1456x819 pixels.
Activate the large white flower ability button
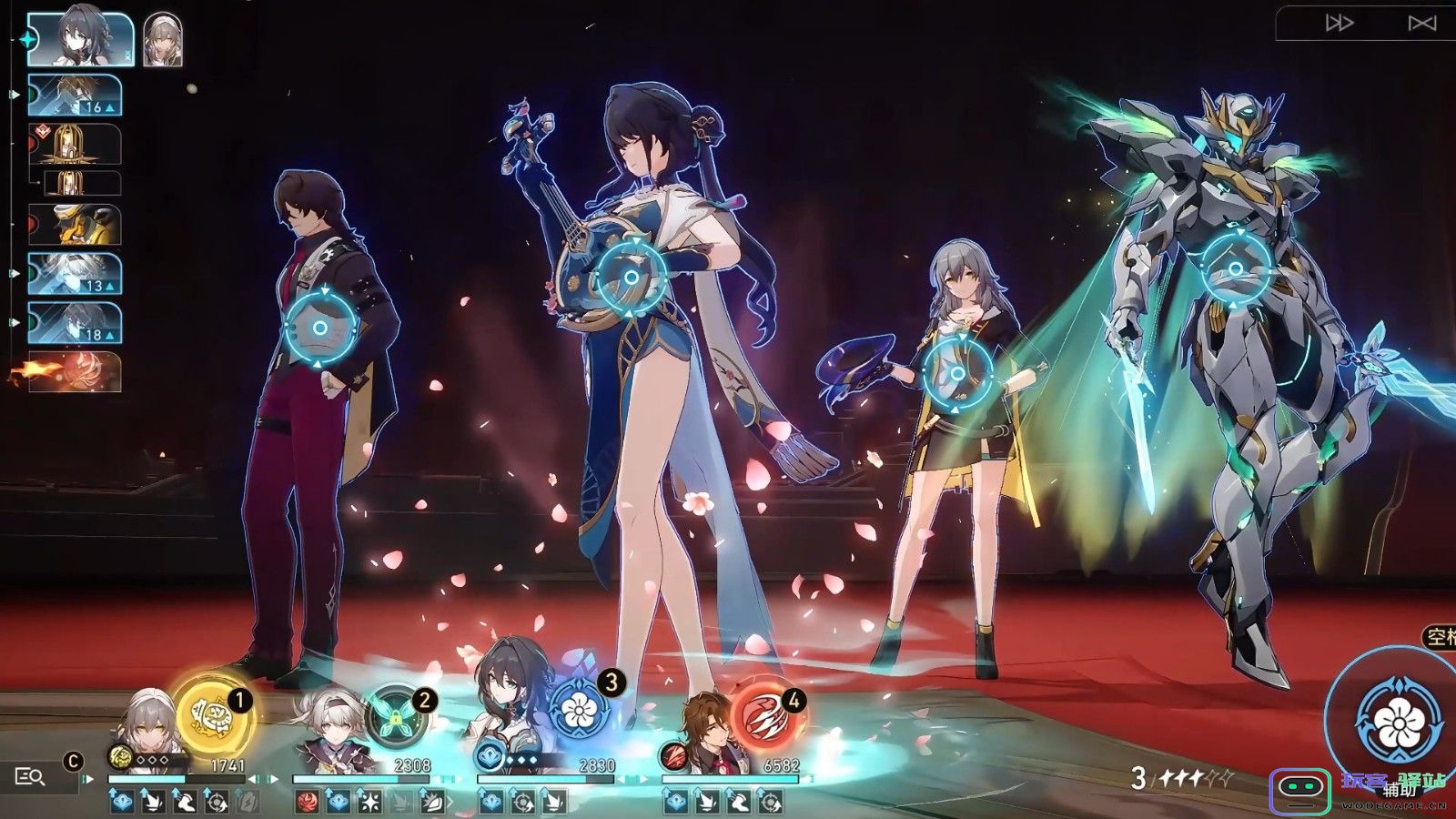[x=1398, y=721]
